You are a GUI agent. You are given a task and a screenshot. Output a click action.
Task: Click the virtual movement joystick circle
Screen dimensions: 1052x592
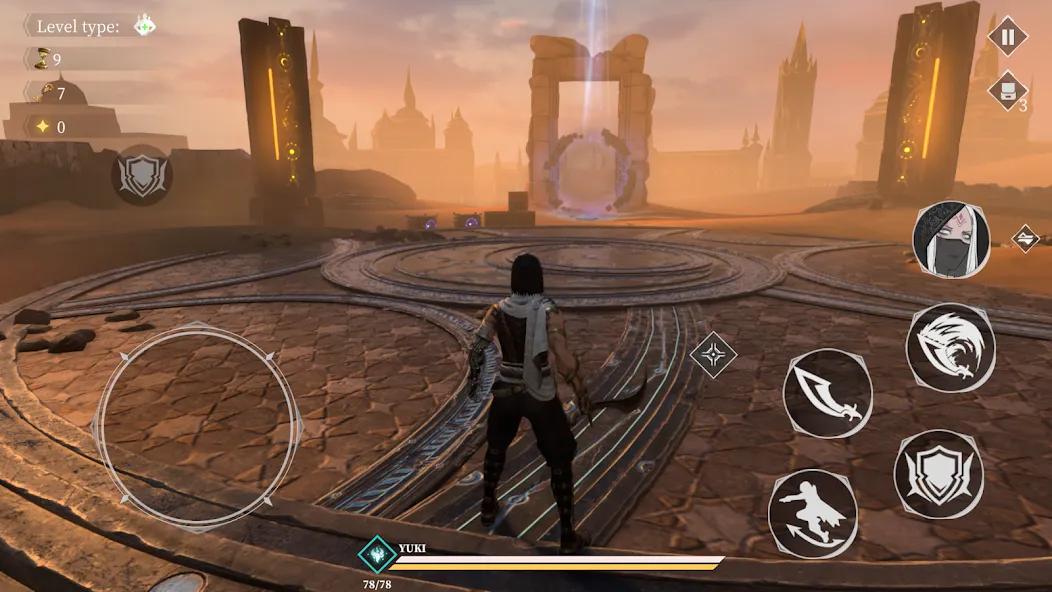[x=197, y=427]
